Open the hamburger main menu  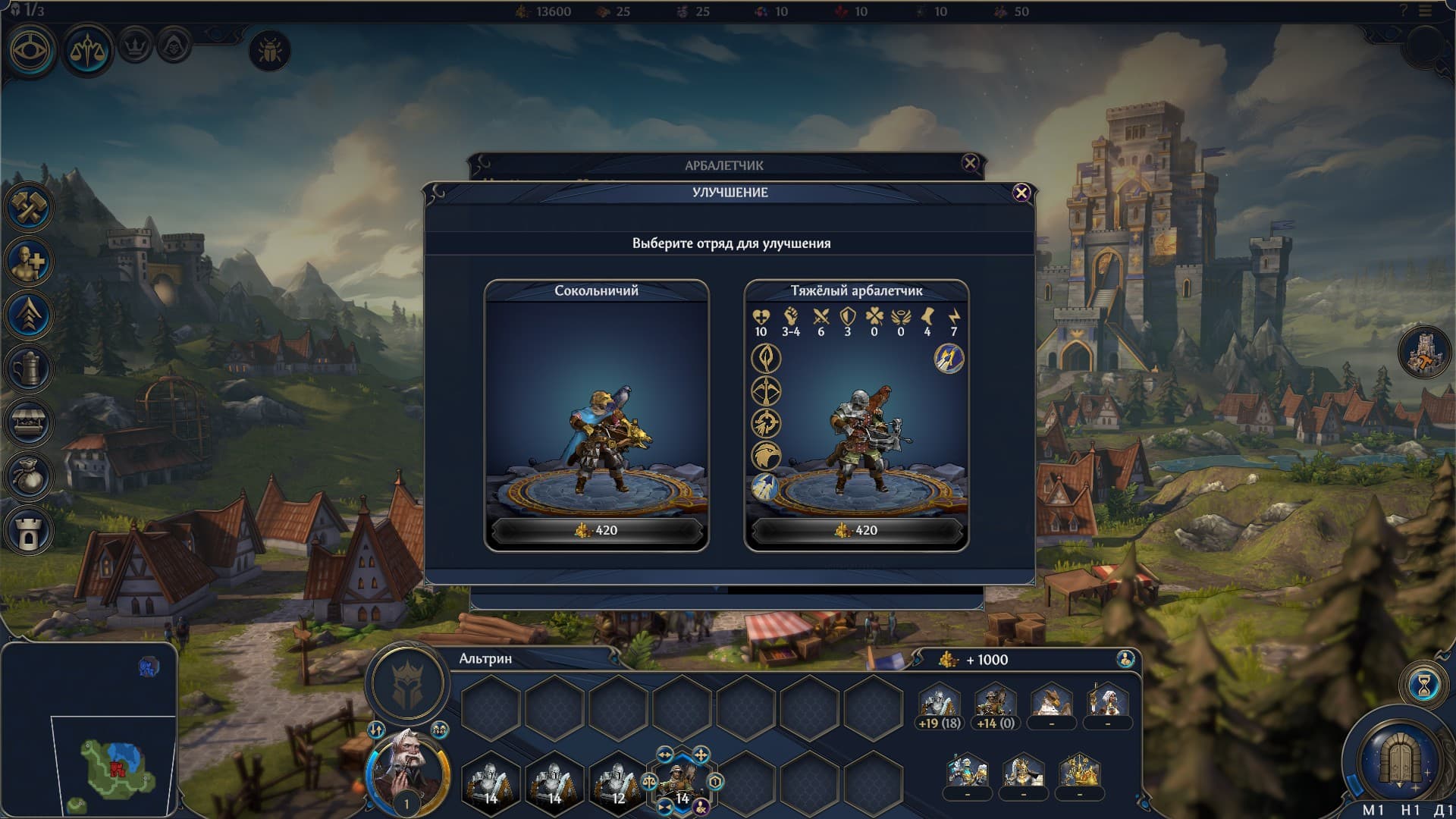click(1426, 11)
